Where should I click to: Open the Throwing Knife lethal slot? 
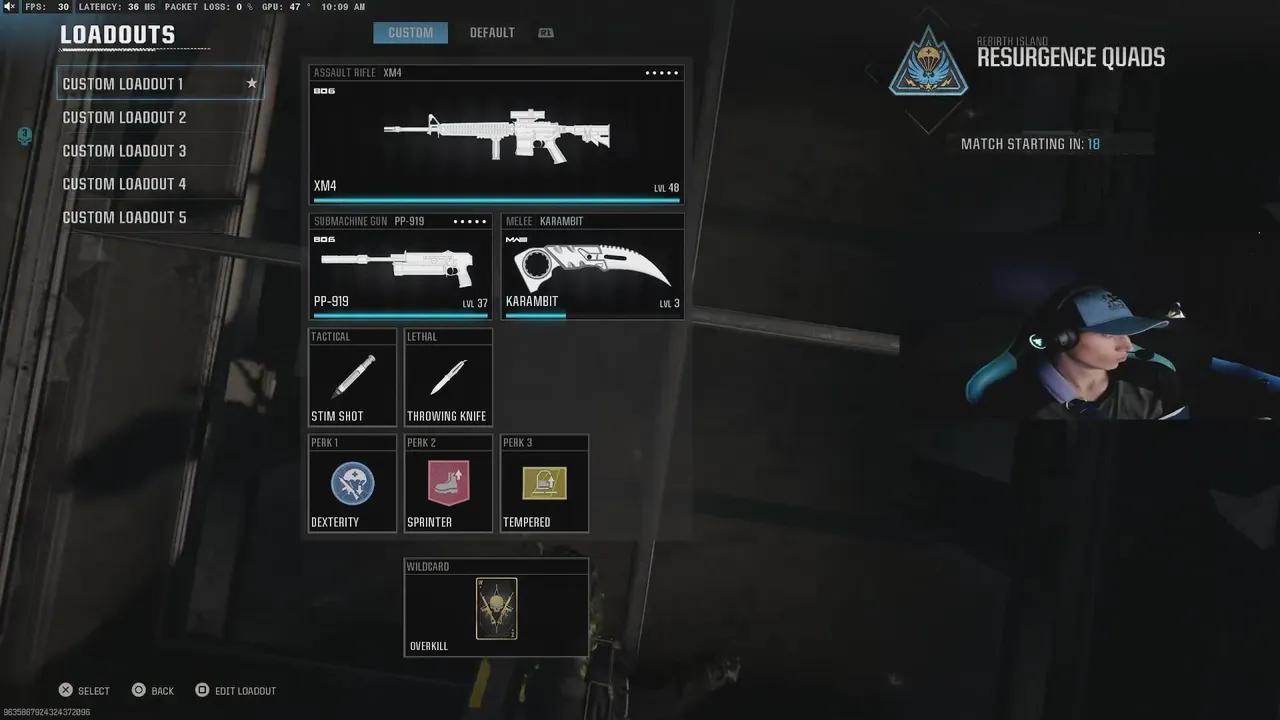tap(448, 378)
